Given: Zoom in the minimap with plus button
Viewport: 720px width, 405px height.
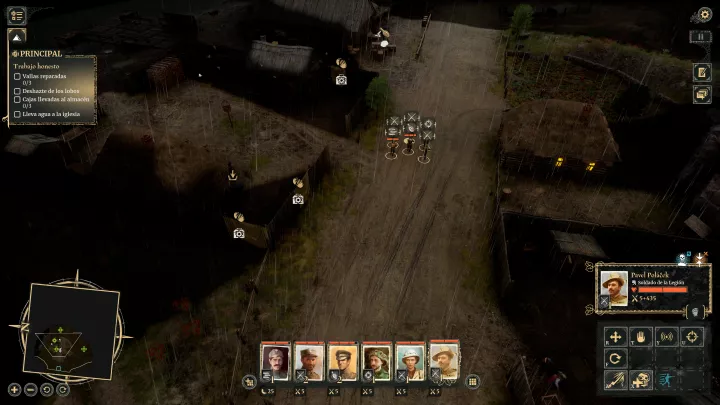Looking at the screenshot, I should pyautogui.click(x=15, y=389).
